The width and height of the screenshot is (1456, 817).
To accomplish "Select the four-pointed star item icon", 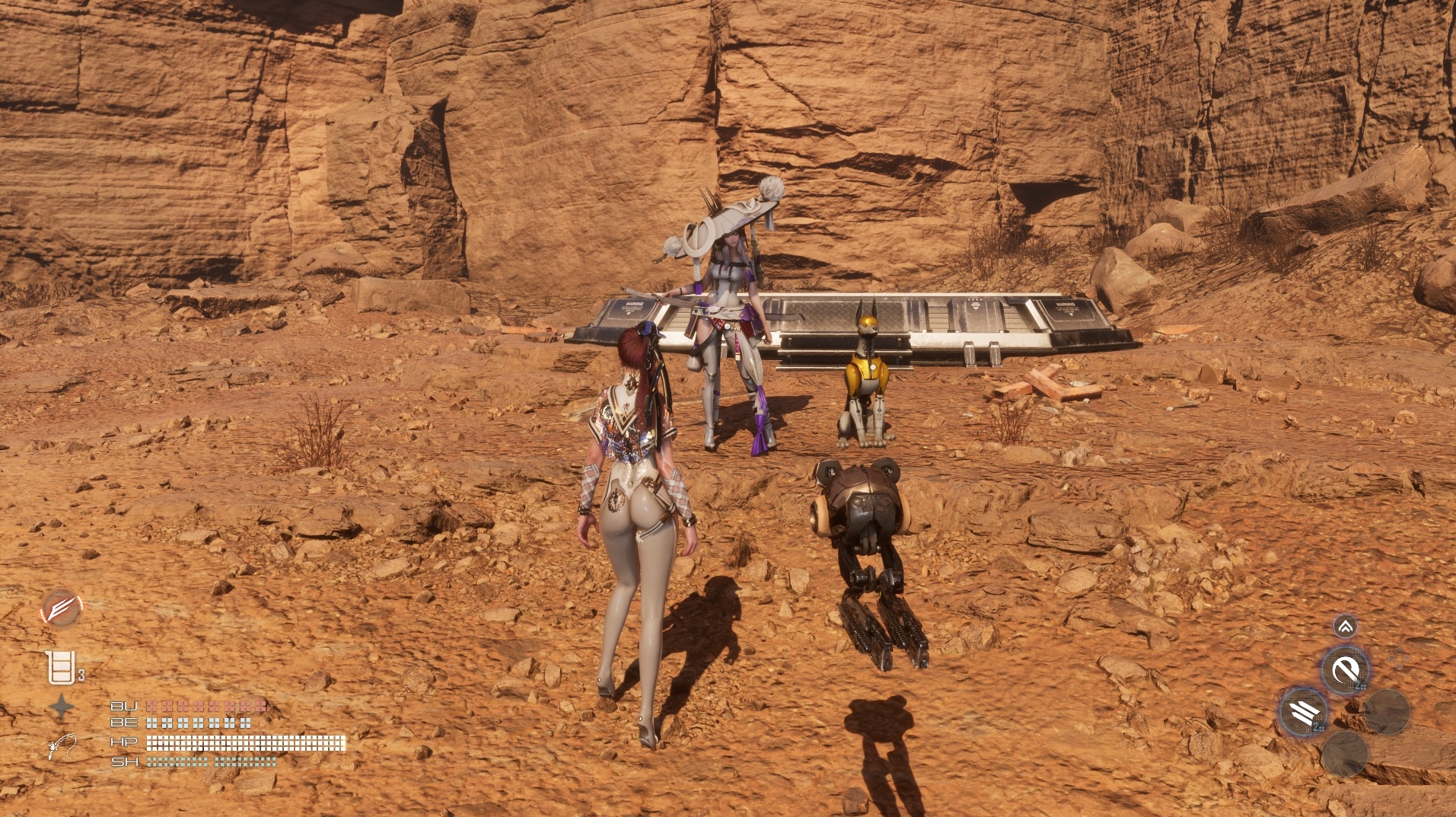I will pyautogui.click(x=62, y=708).
